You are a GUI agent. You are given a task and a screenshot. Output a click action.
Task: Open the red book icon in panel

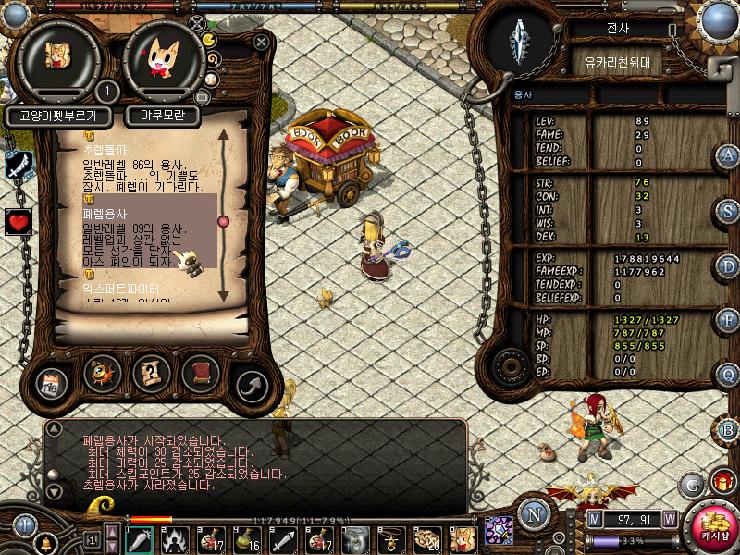199,374
